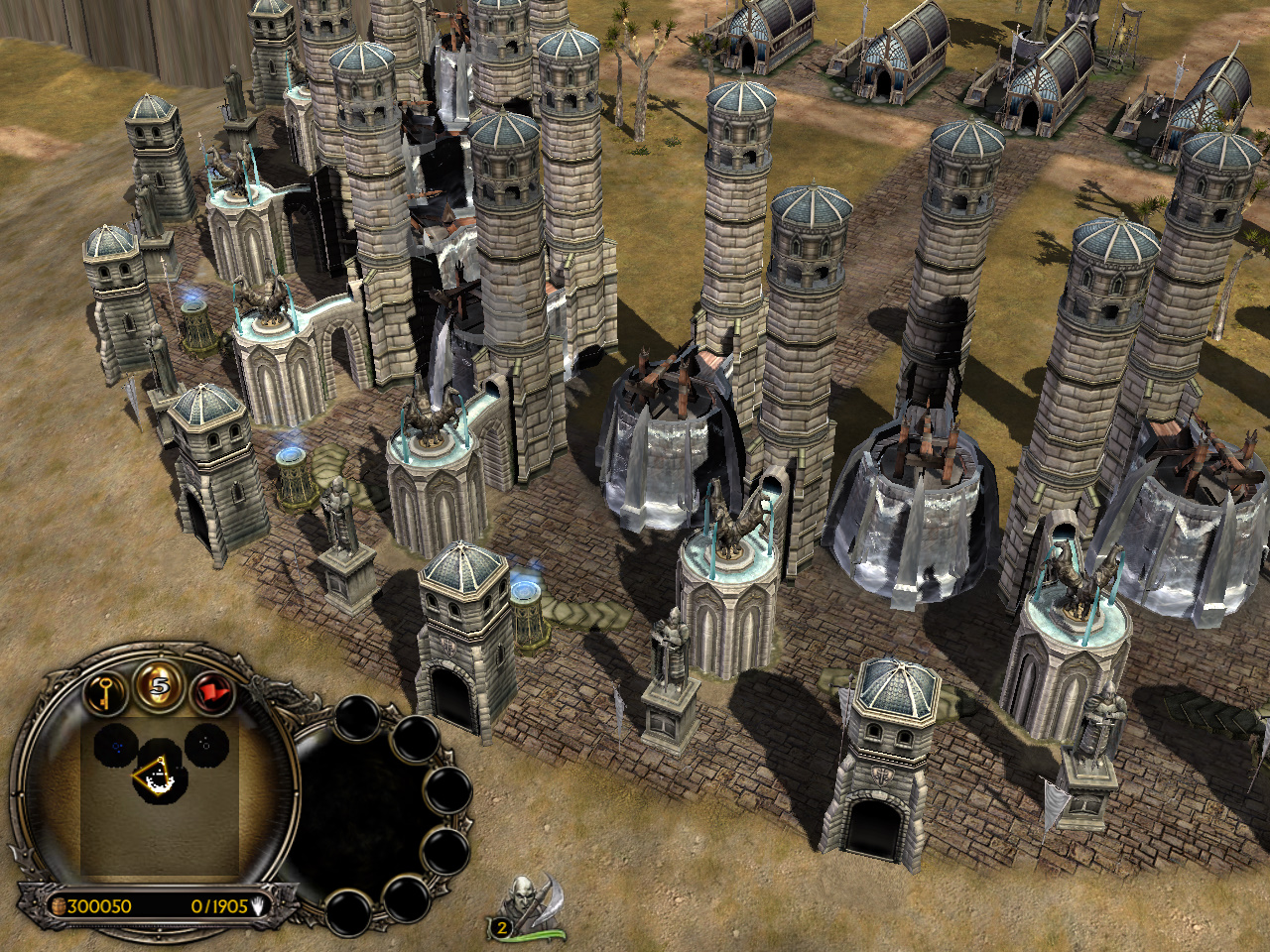Click the rank medal showing number 5
The height and width of the screenshot is (952, 1270).
click(x=159, y=686)
